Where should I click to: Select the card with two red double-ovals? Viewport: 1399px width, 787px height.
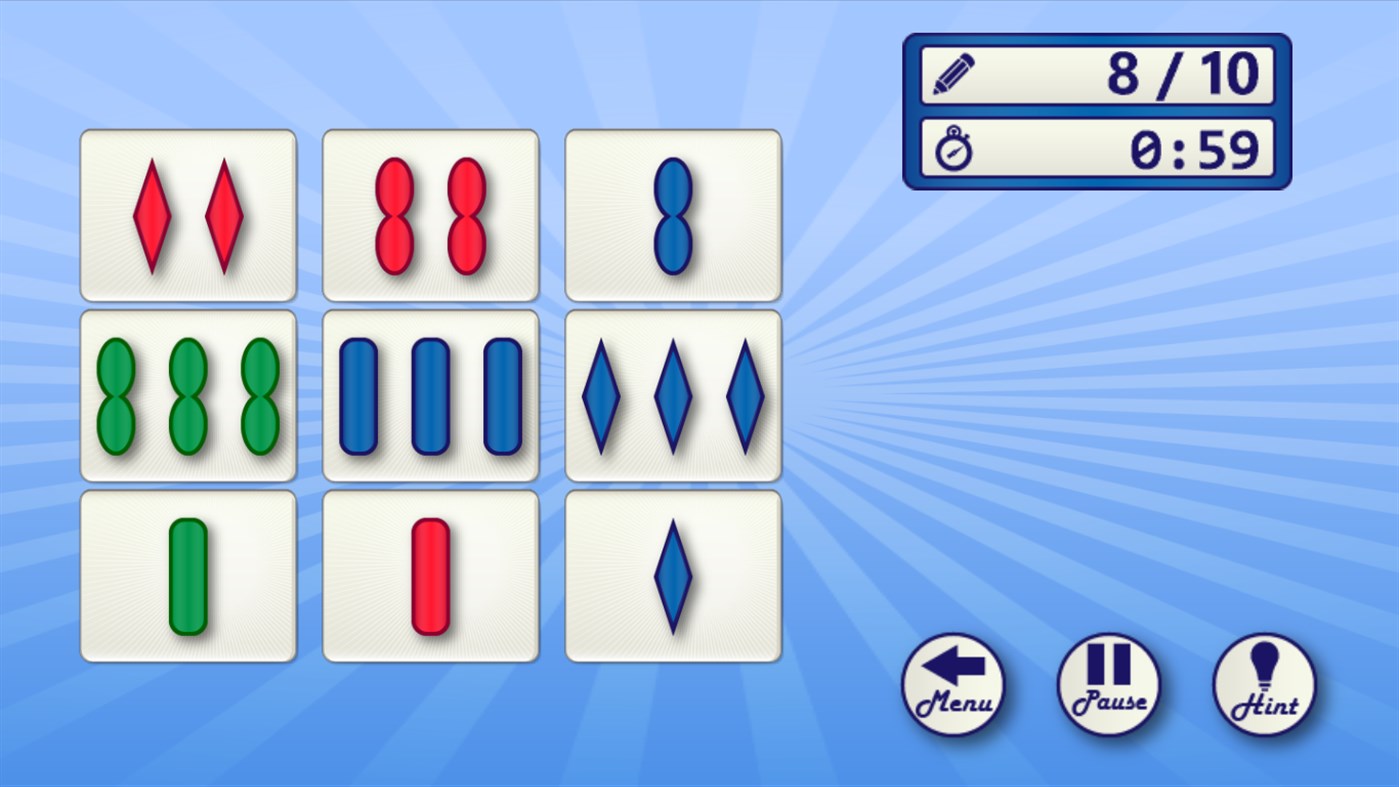pos(430,213)
